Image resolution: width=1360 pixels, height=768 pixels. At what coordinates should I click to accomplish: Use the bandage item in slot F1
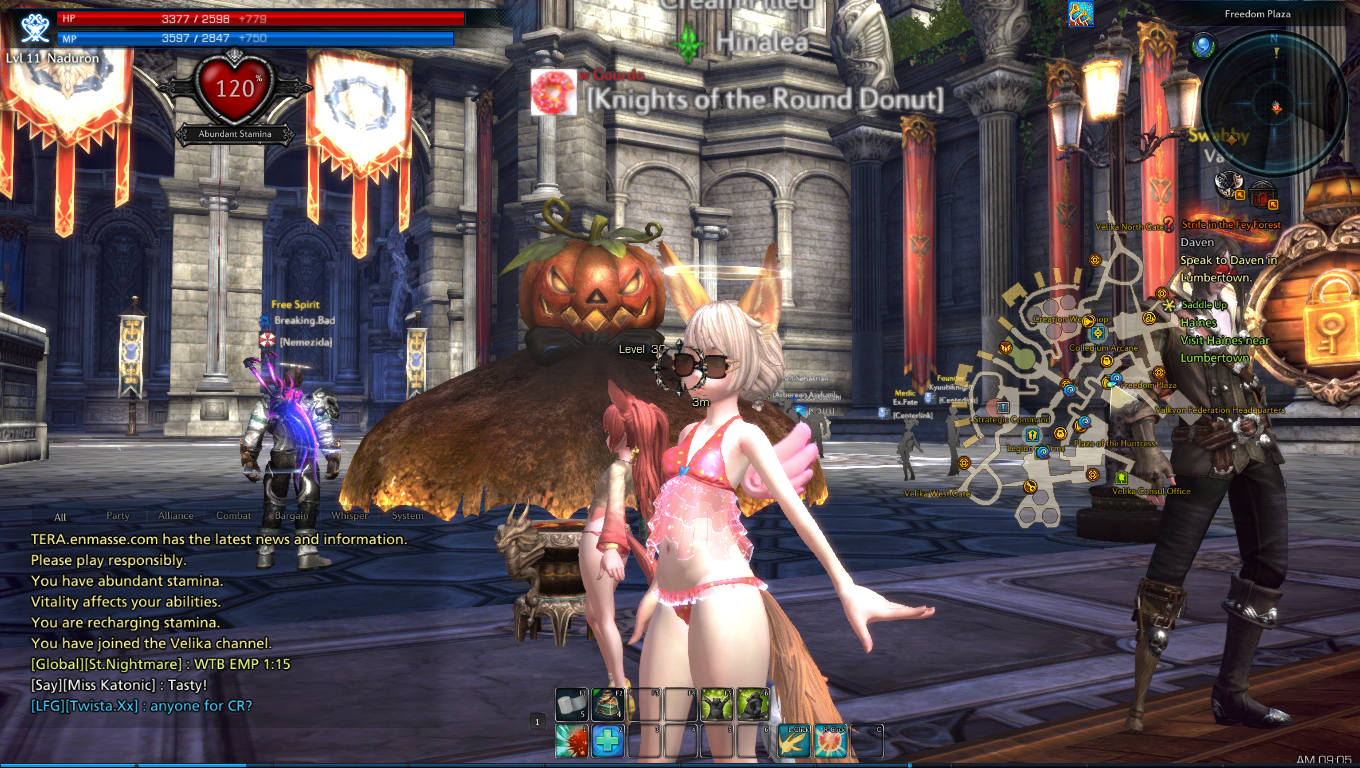[572, 704]
